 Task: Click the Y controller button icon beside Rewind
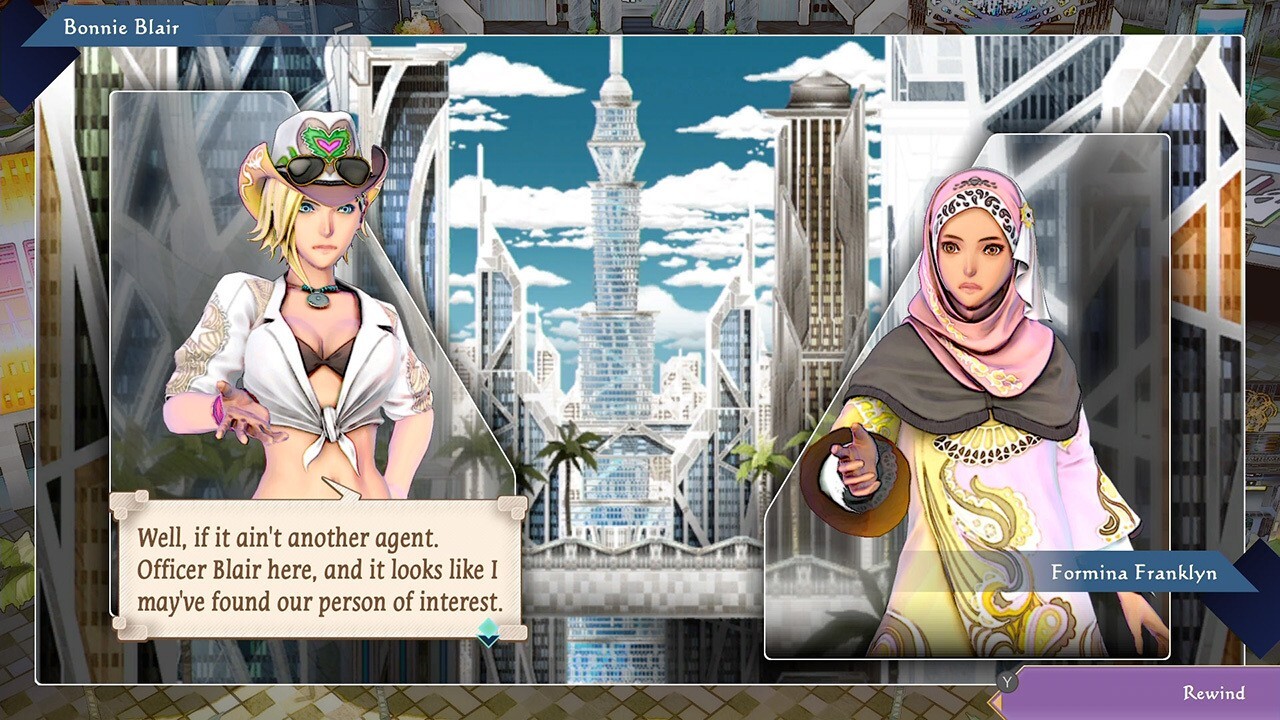click(1007, 682)
